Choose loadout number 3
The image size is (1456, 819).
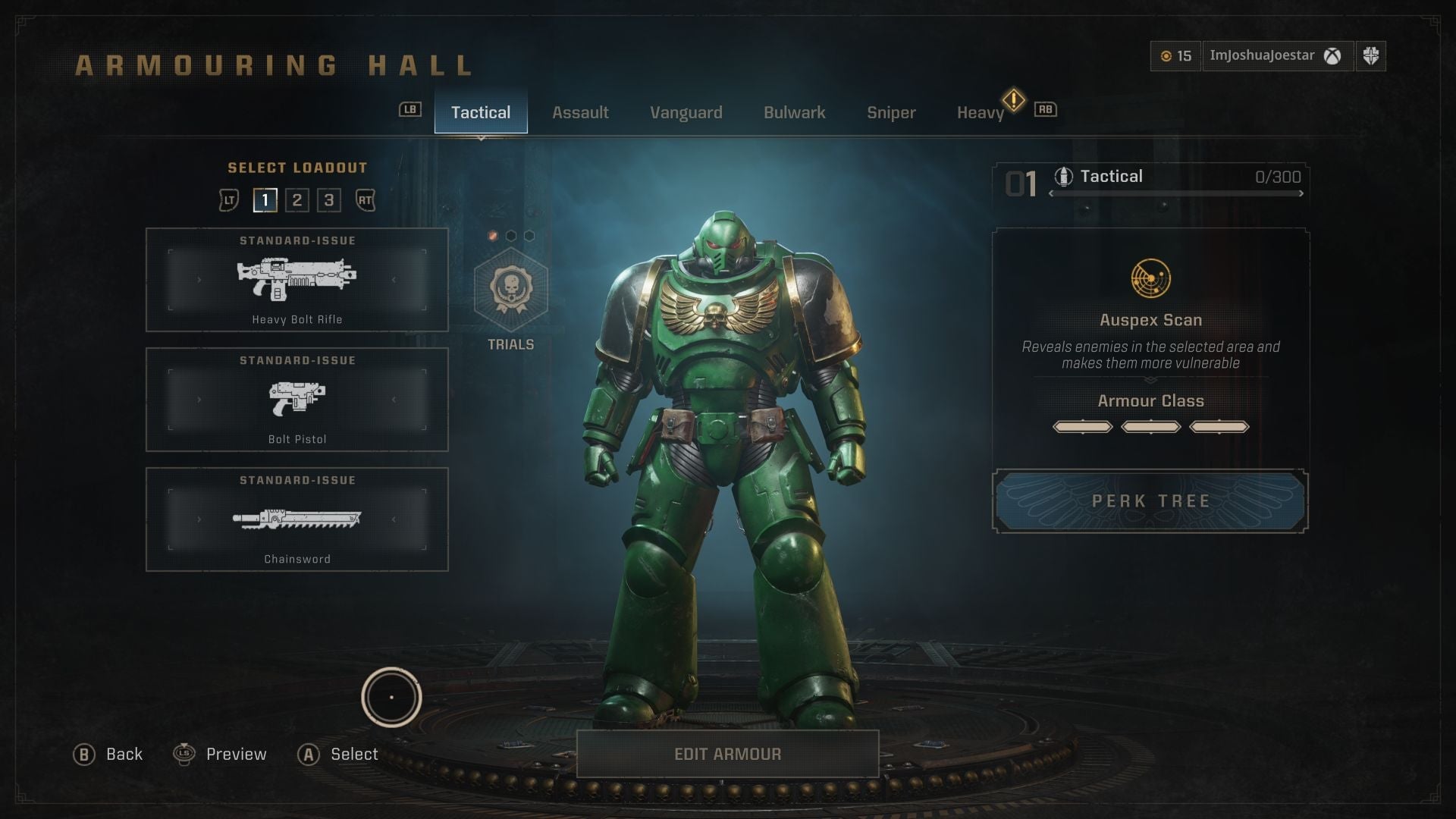pos(329,200)
